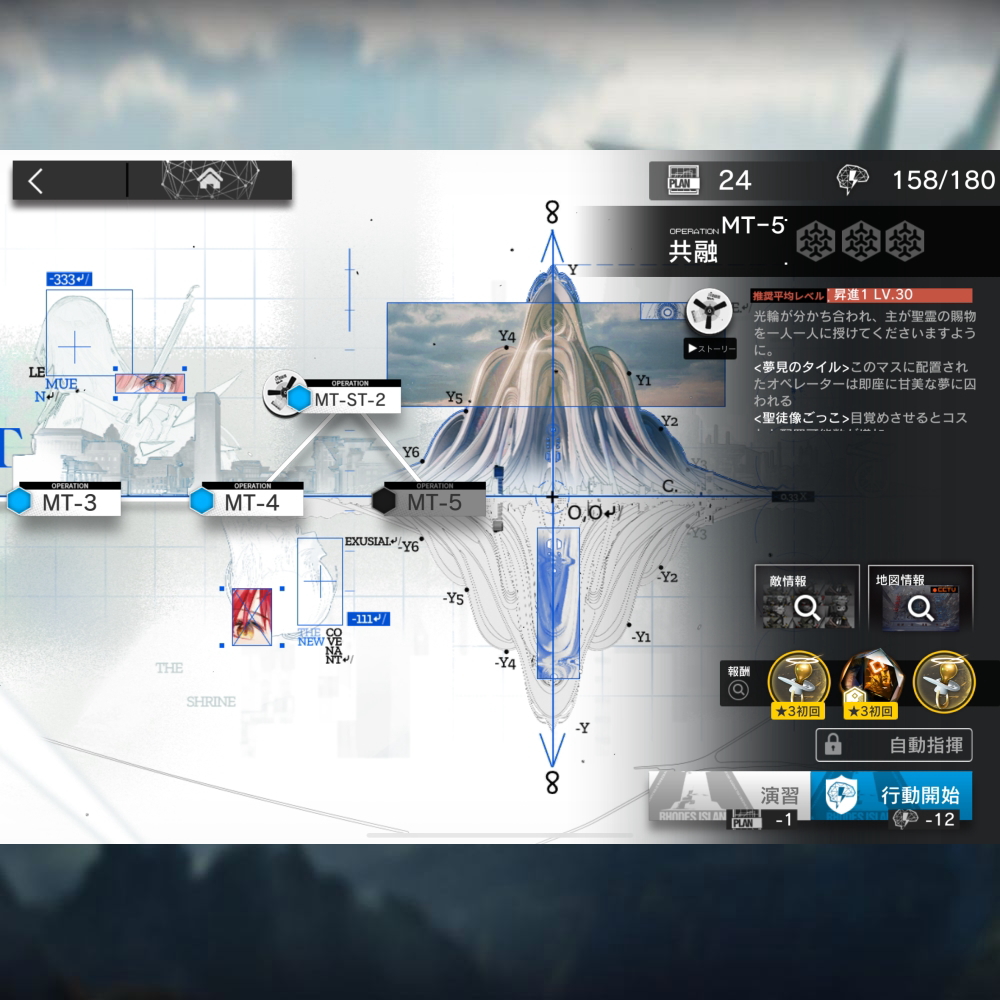Return to the home screen
Viewport: 1000px width, 1000px height.
pyautogui.click(x=209, y=181)
